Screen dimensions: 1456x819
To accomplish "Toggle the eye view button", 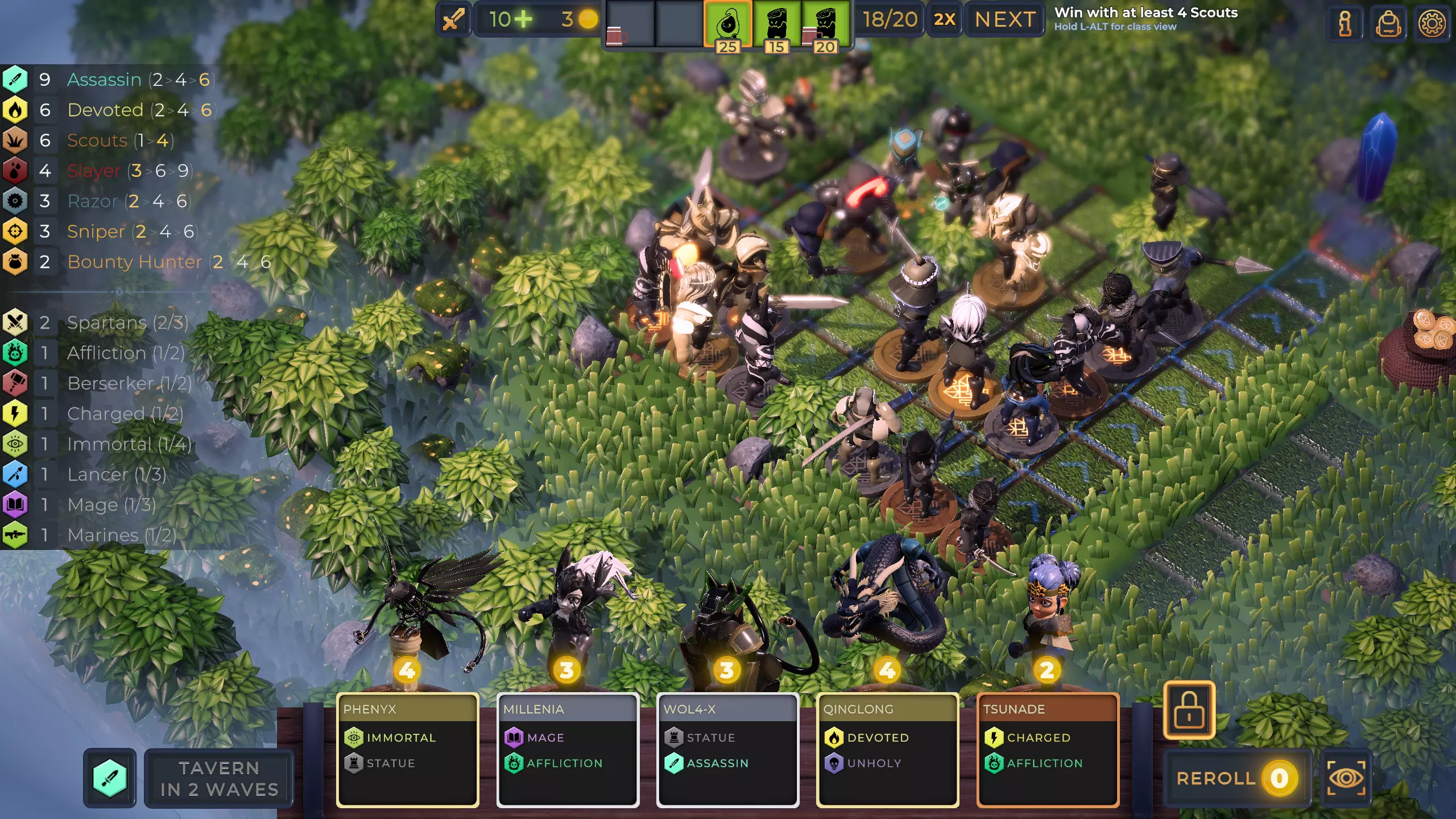I will coord(1346,778).
